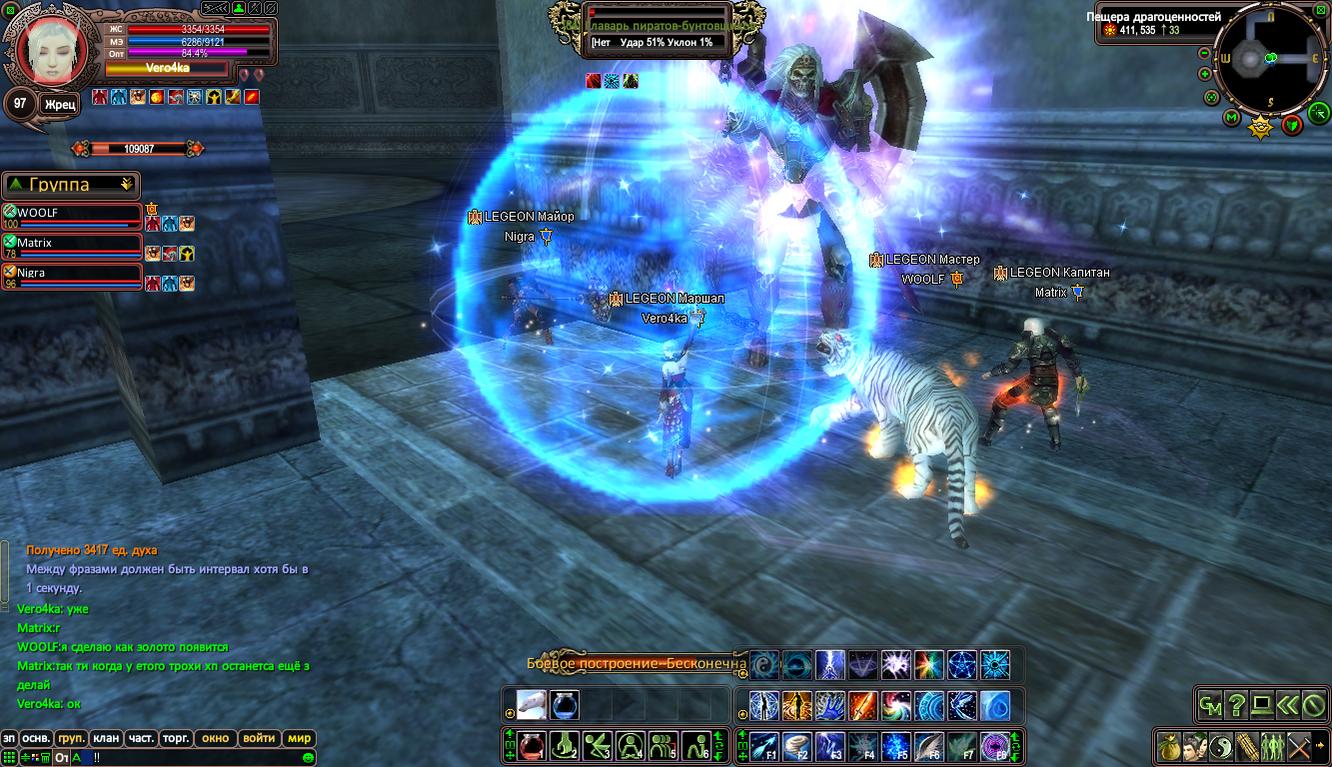Screen dimensions: 1332x767
Task: Activate the tornado skill on F2
Action: (798, 745)
